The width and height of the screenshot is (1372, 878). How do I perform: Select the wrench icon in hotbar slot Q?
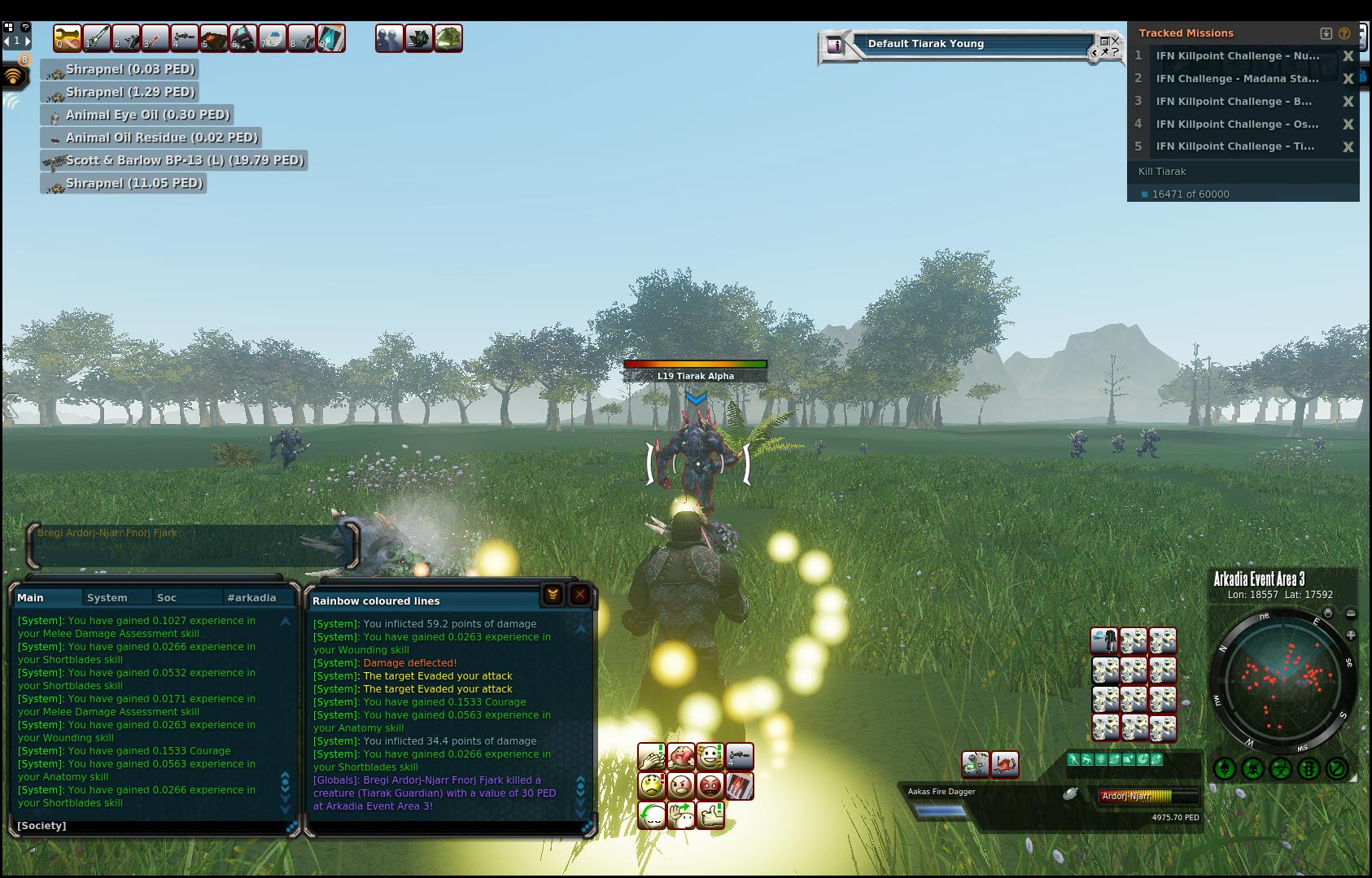pos(68,38)
